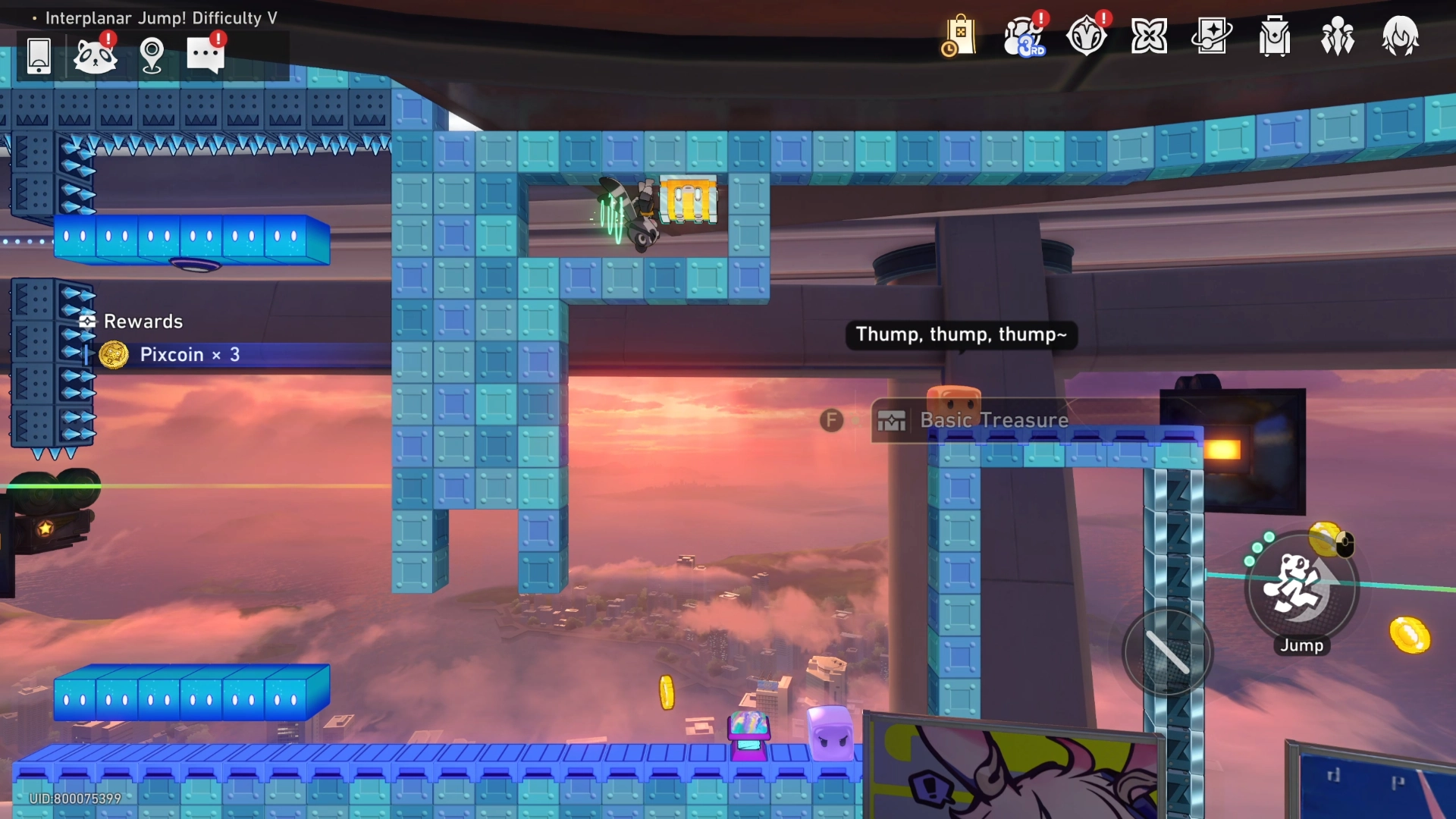The image size is (1456, 819).
Task: Click the diamond mask emblem icon
Action: coord(1086,36)
